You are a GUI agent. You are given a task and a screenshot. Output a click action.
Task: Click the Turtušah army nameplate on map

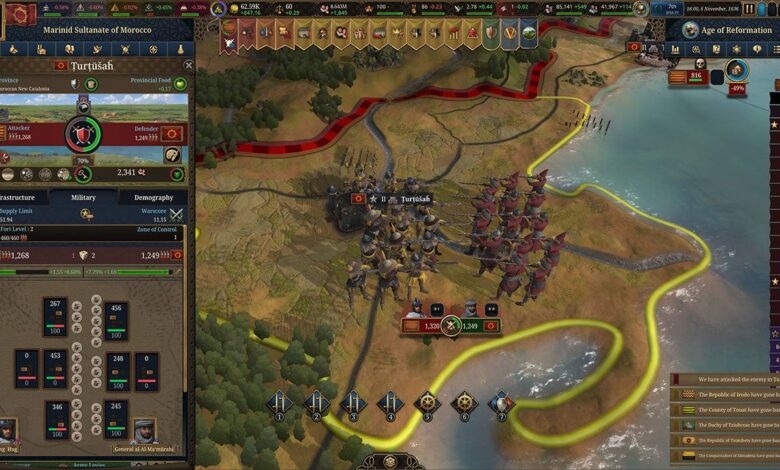tap(408, 198)
